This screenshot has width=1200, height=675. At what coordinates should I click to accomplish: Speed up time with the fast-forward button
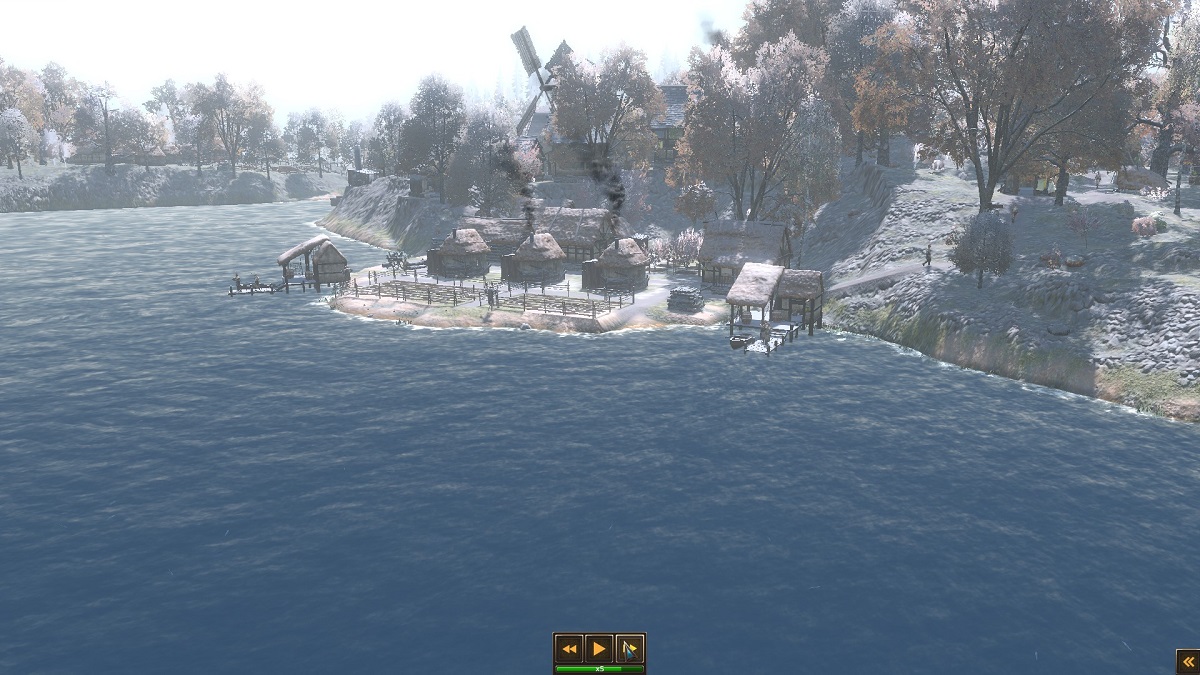pos(629,649)
